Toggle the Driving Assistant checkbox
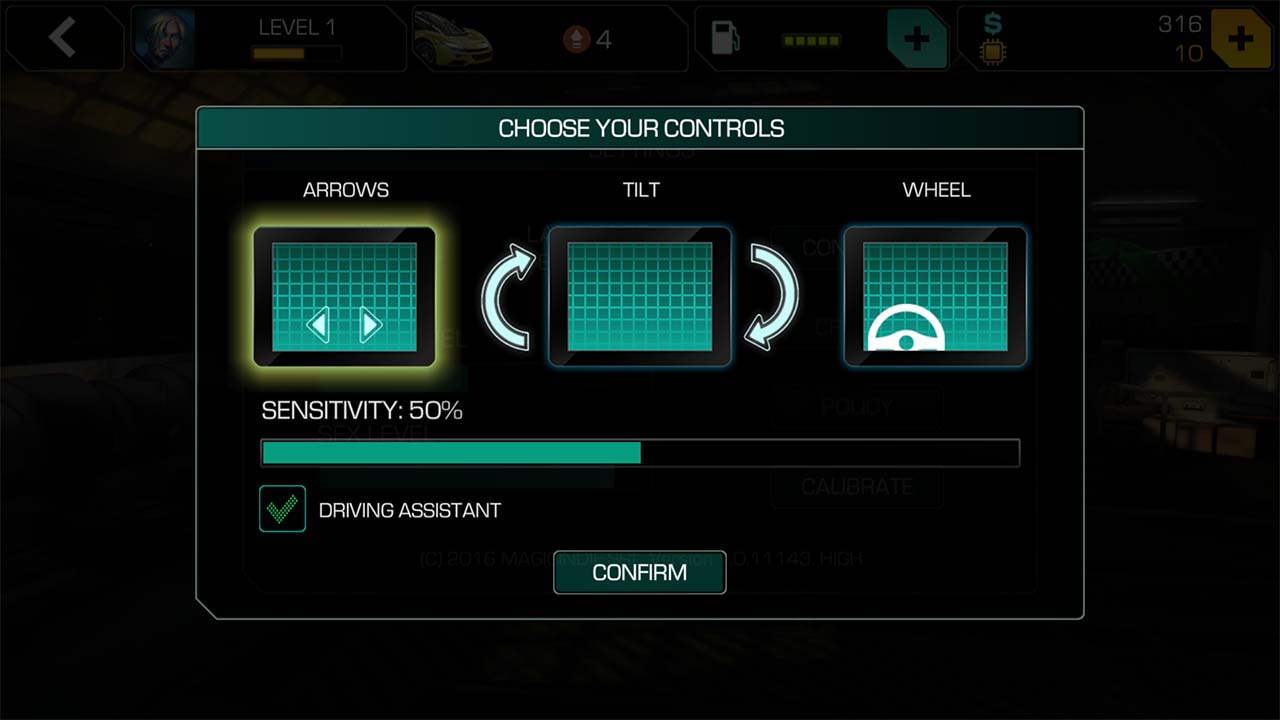This screenshot has height=720, width=1280. point(282,509)
